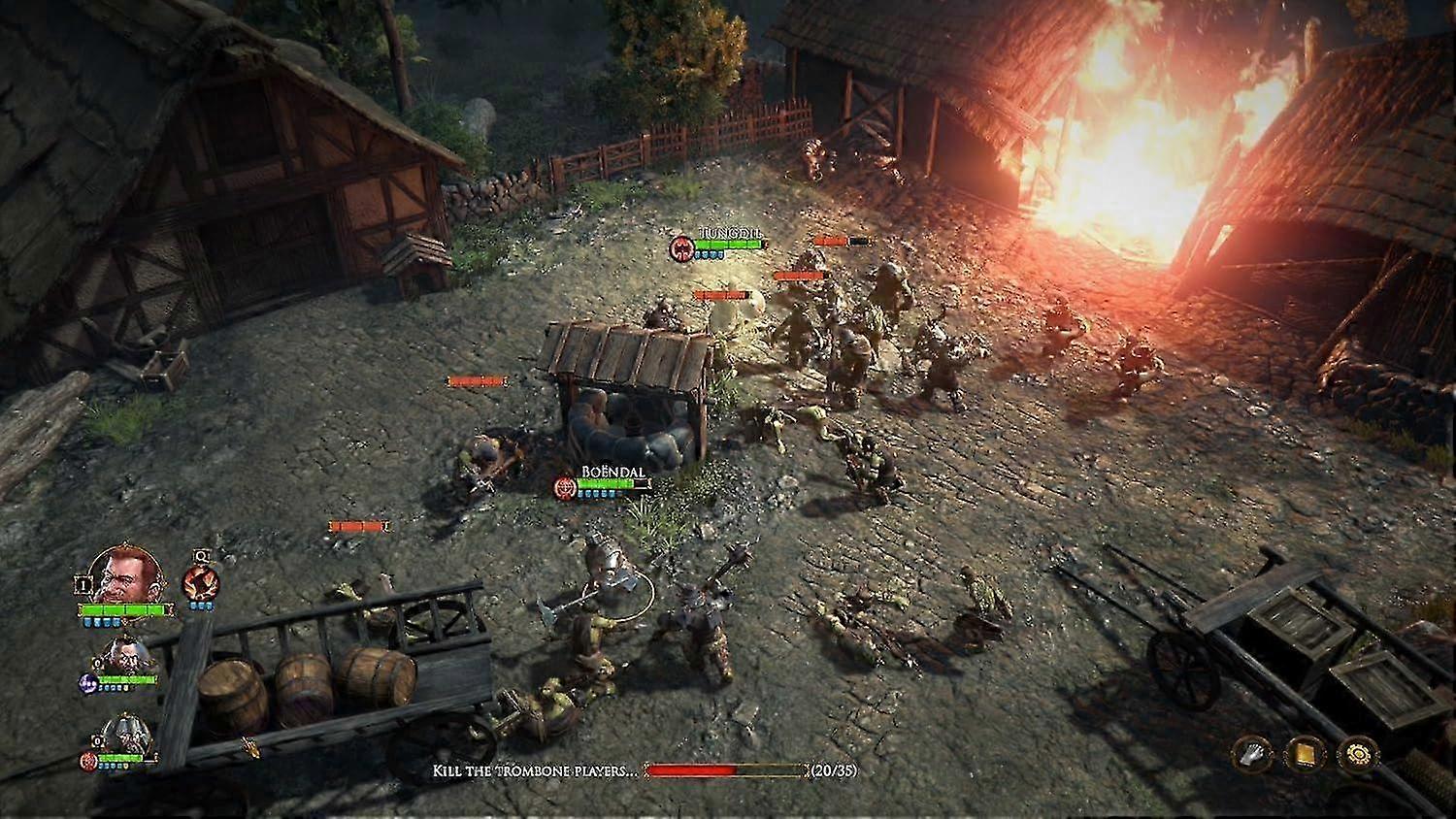Click the glove icon in bottom right
Screen dimensions: 1456x819
tap(1250, 754)
